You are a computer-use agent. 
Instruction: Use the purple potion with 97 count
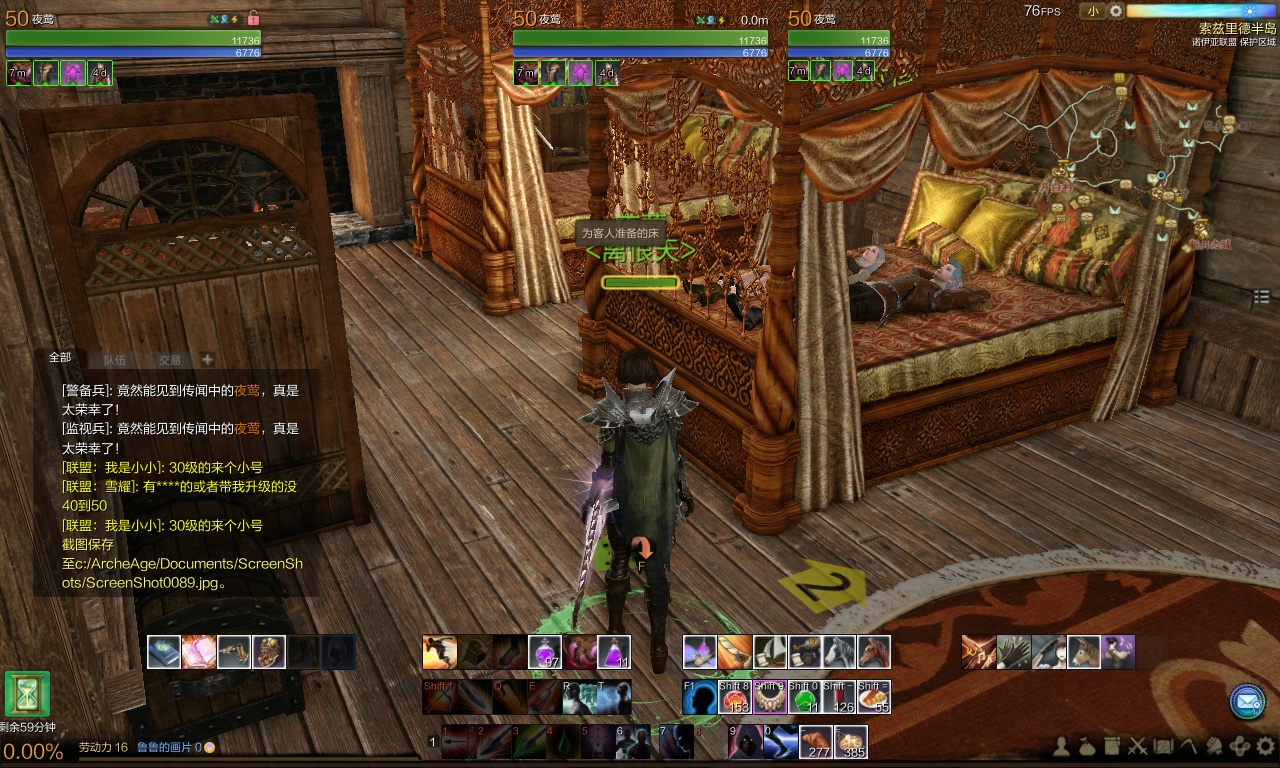coord(545,652)
